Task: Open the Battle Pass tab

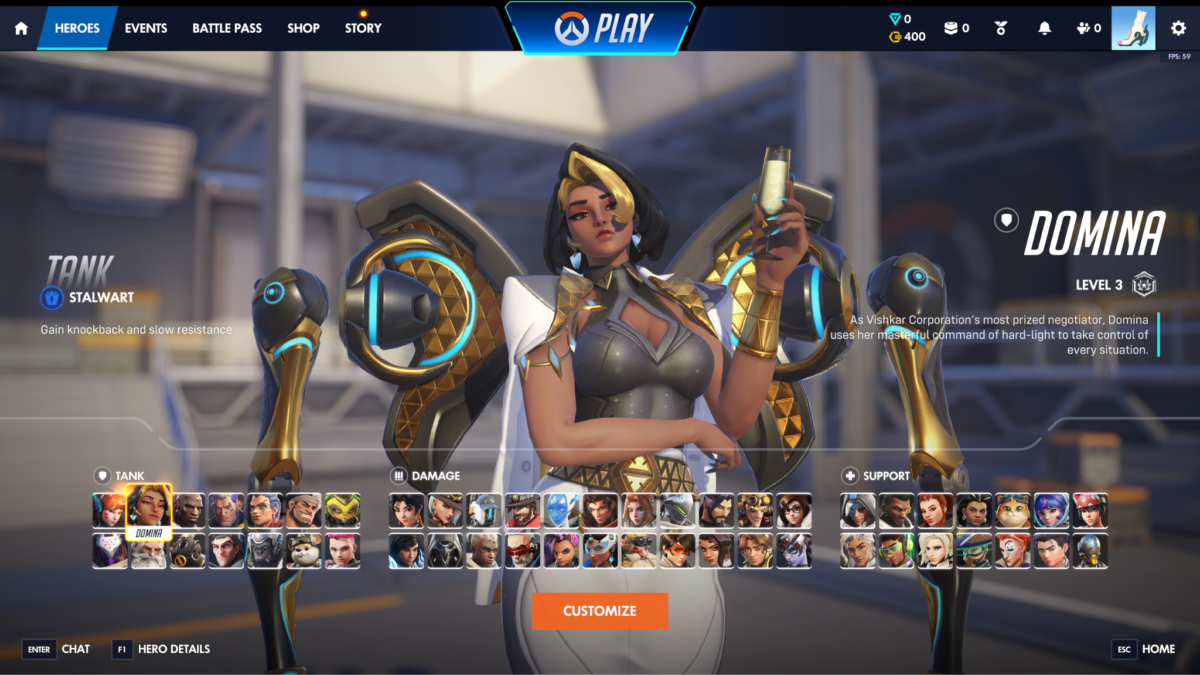Action: point(226,28)
